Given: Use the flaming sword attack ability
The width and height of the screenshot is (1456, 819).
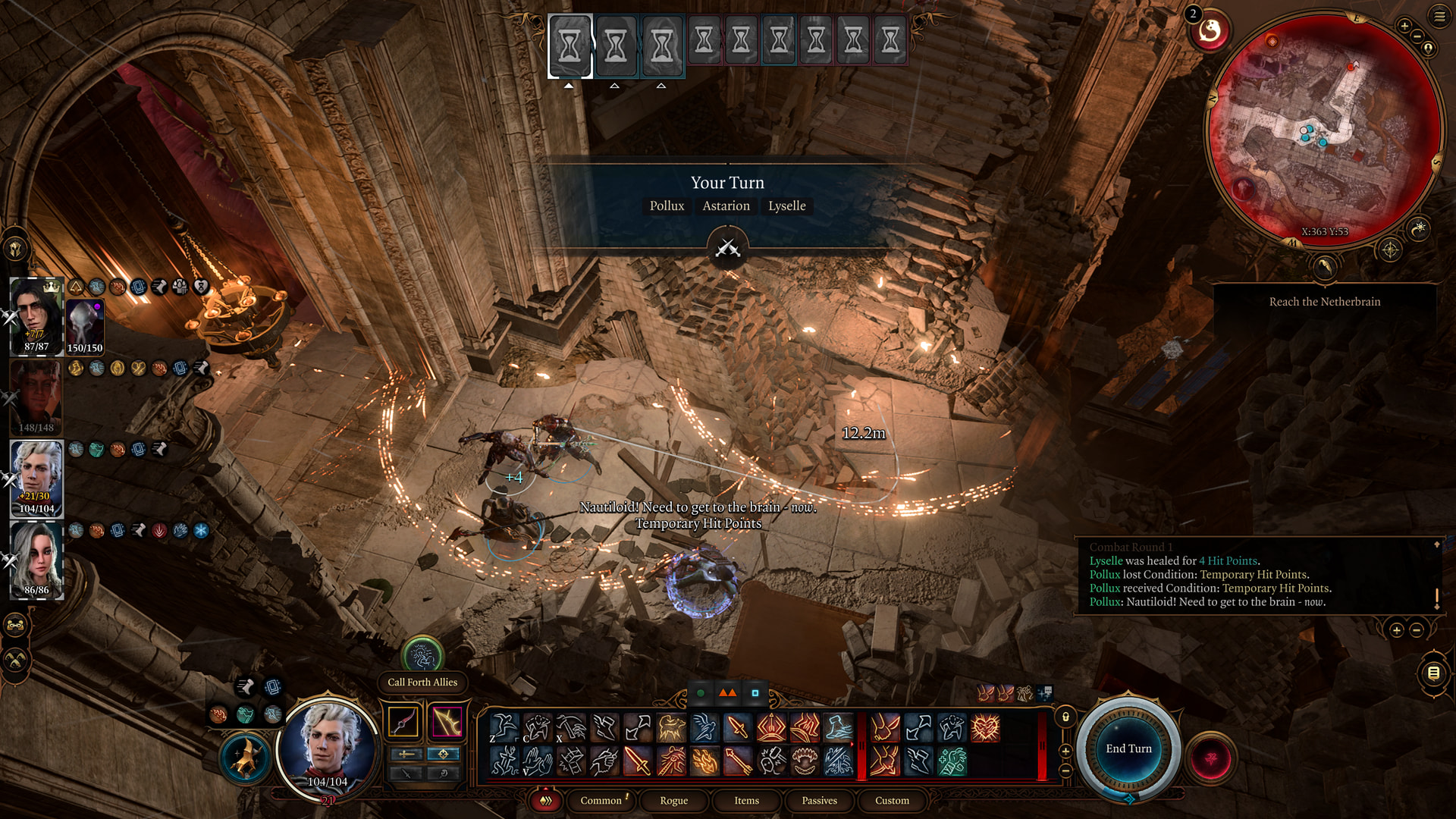Looking at the screenshot, I should (637, 761).
